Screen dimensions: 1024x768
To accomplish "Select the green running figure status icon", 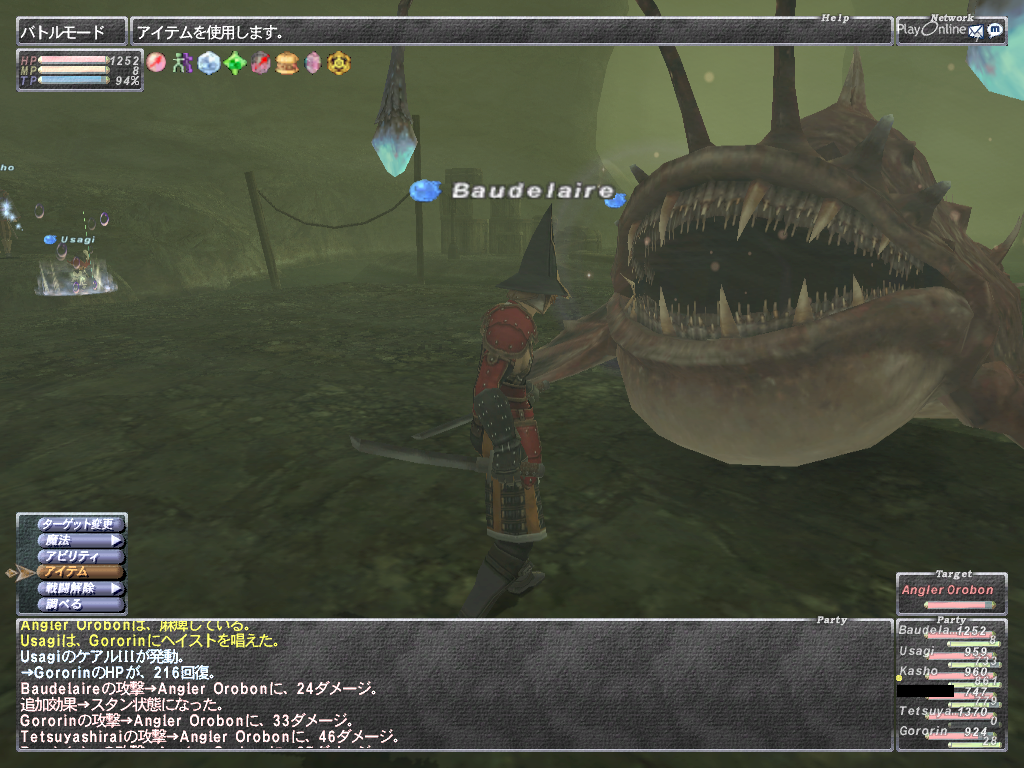I will click(x=181, y=63).
